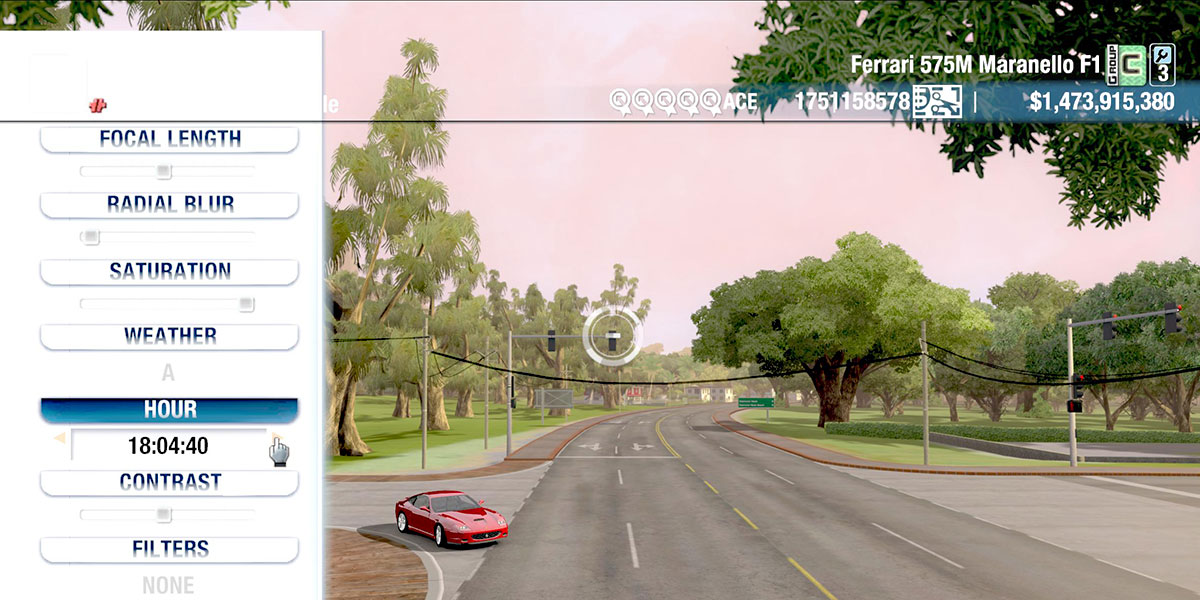Image resolution: width=1200 pixels, height=600 pixels.
Task: Advance the hour with the right arrow
Action: pos(275,438)
